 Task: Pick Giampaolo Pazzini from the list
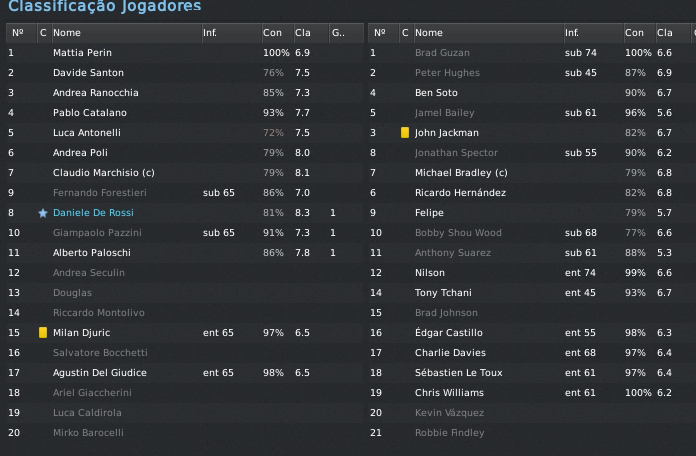pos(95,233)
